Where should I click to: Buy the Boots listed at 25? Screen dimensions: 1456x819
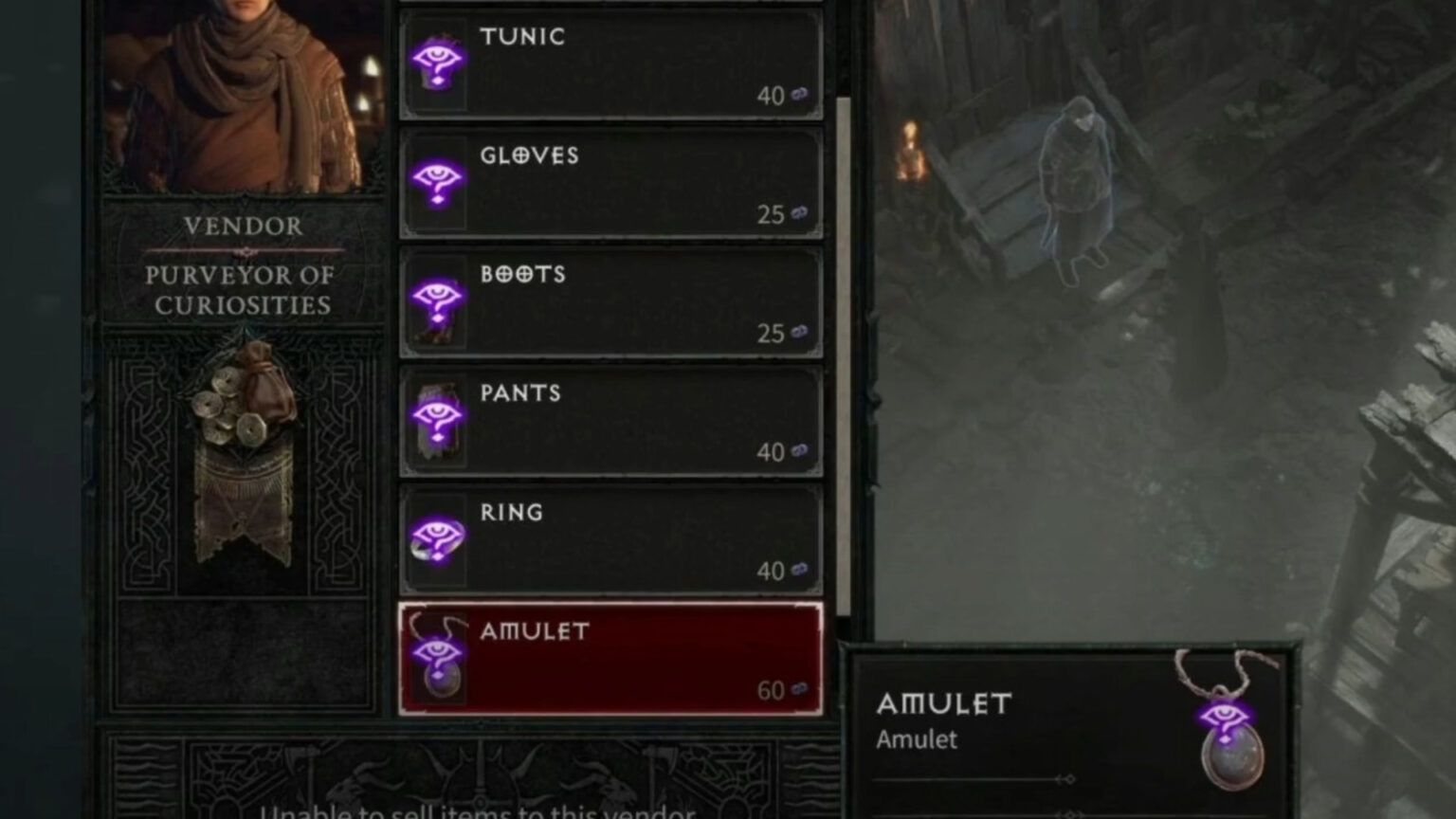pyautogui.click(x=611, y=301)
